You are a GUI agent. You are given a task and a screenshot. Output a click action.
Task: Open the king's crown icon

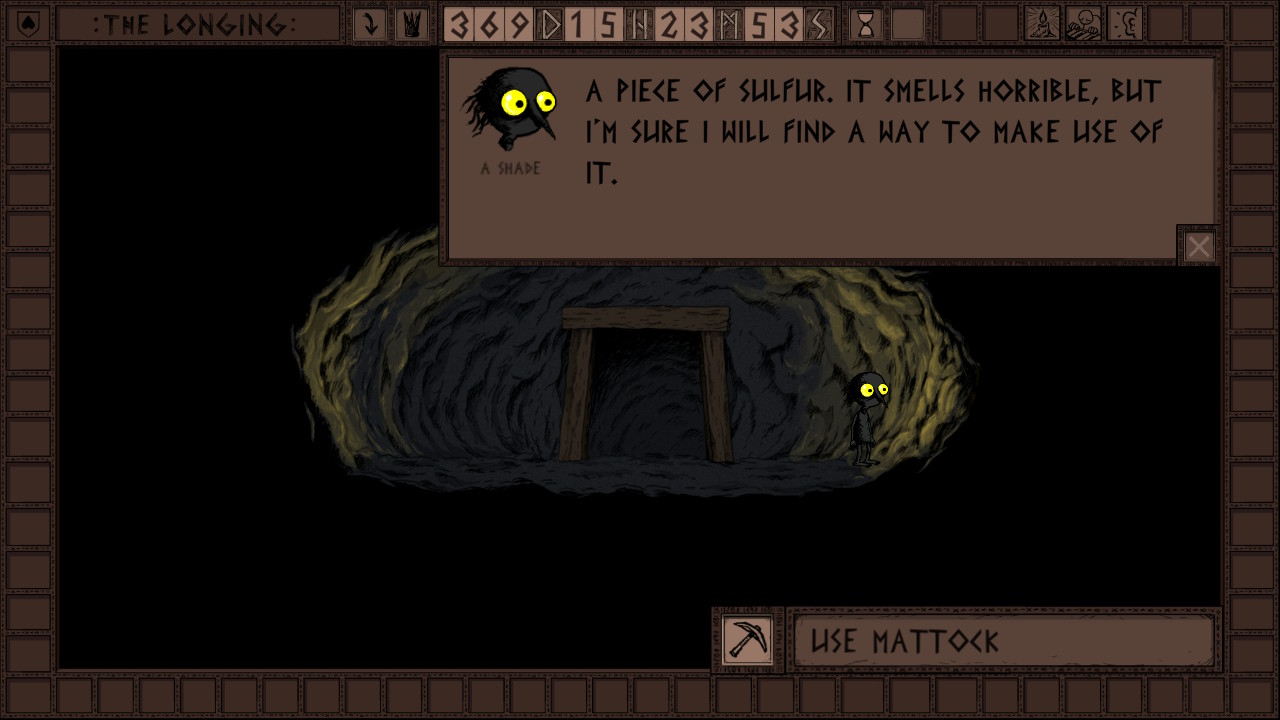click(x=410, y=24)
